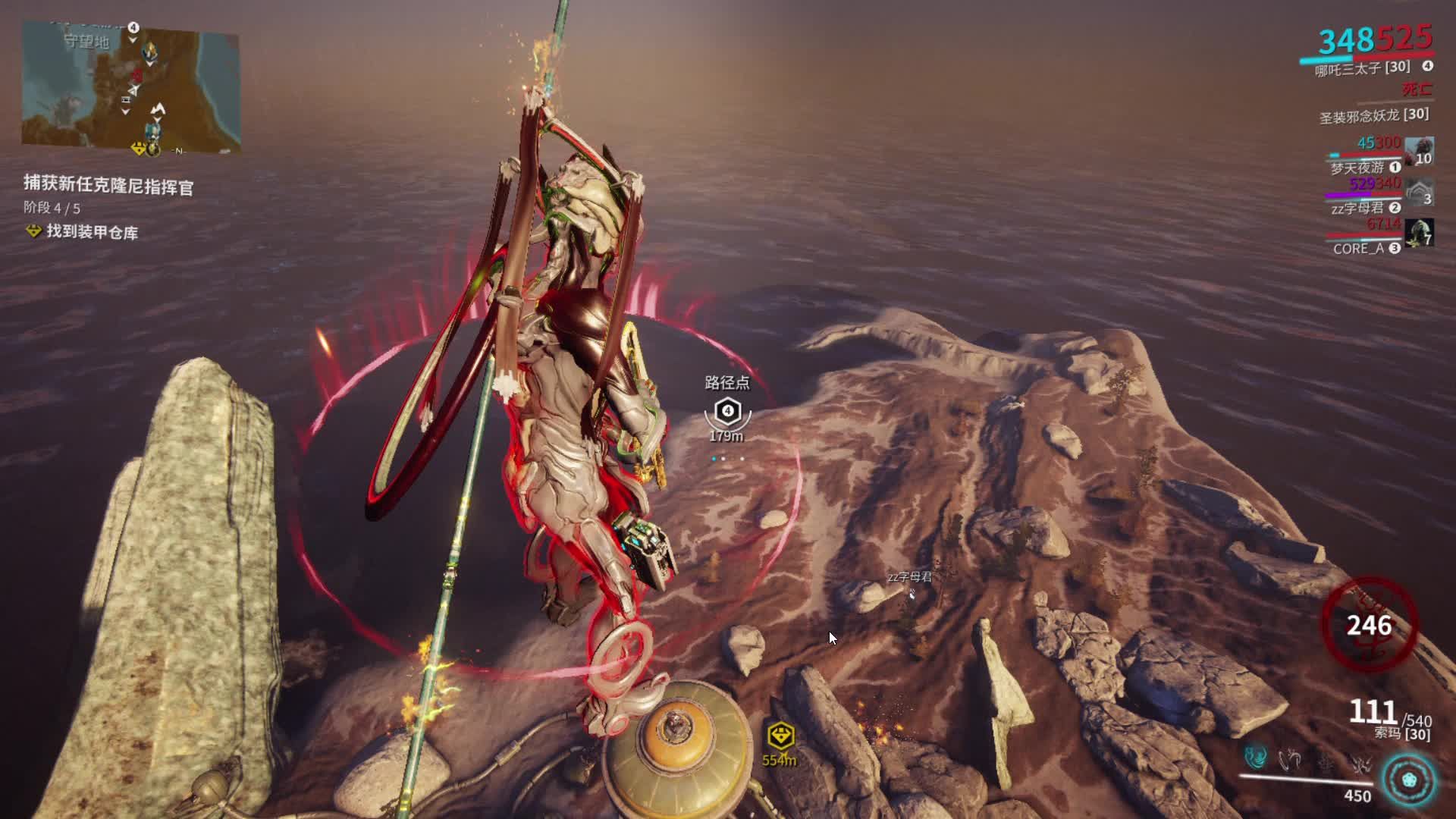This screenshot has width=1456, height=819.
Task: Select squad member zz字母君's avatar
Action: (1418, 192)
